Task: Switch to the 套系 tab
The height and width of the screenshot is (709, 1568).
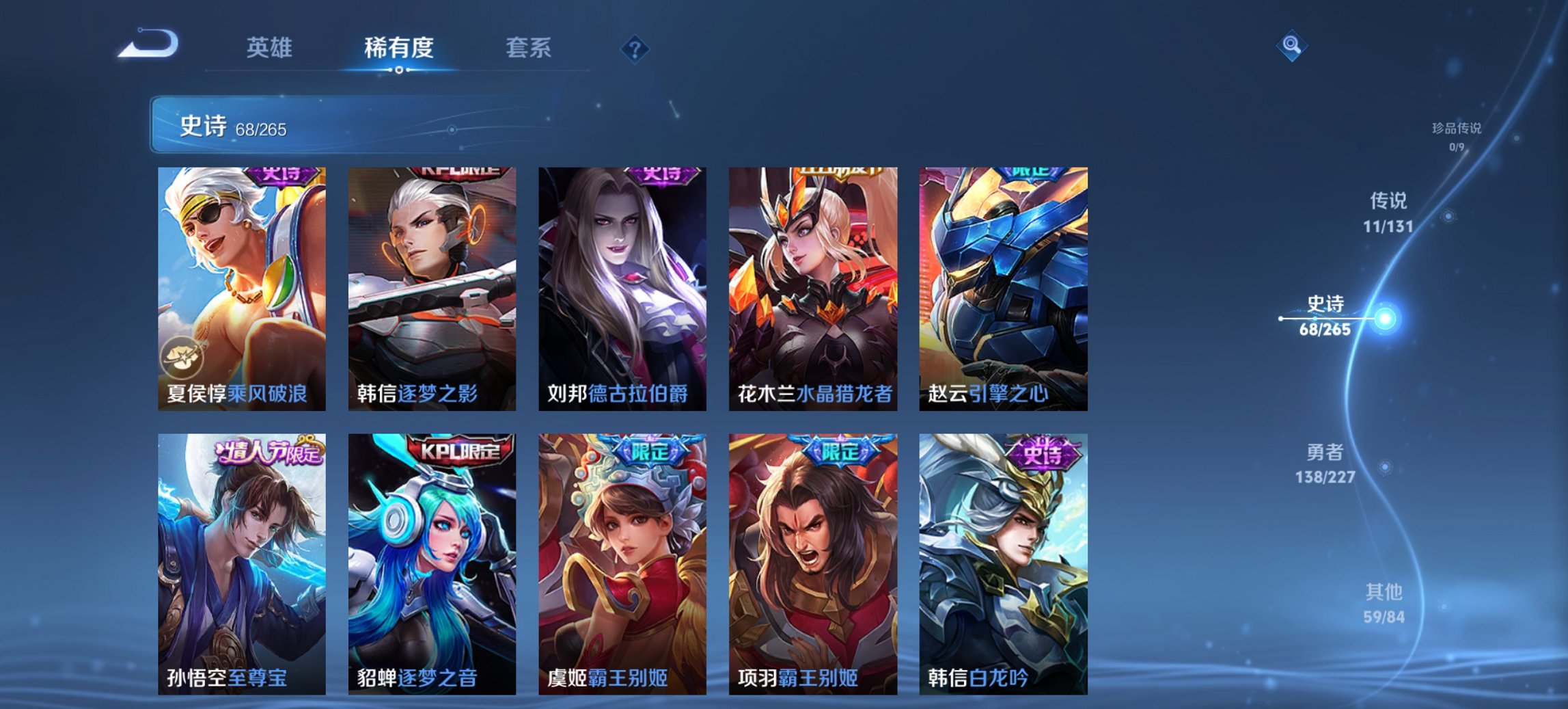Action: [529, 49]
